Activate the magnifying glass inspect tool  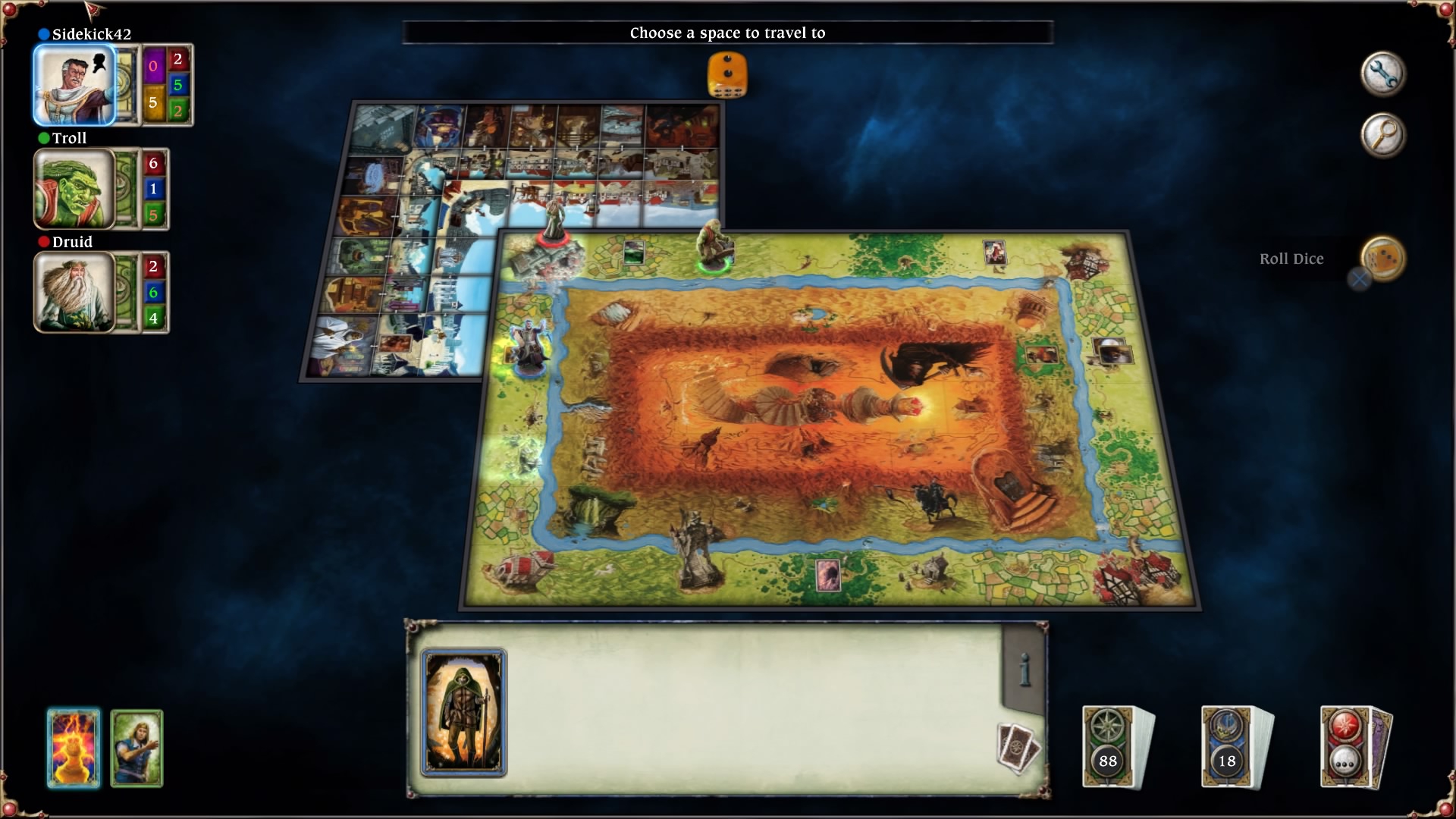coord(1383,133)
